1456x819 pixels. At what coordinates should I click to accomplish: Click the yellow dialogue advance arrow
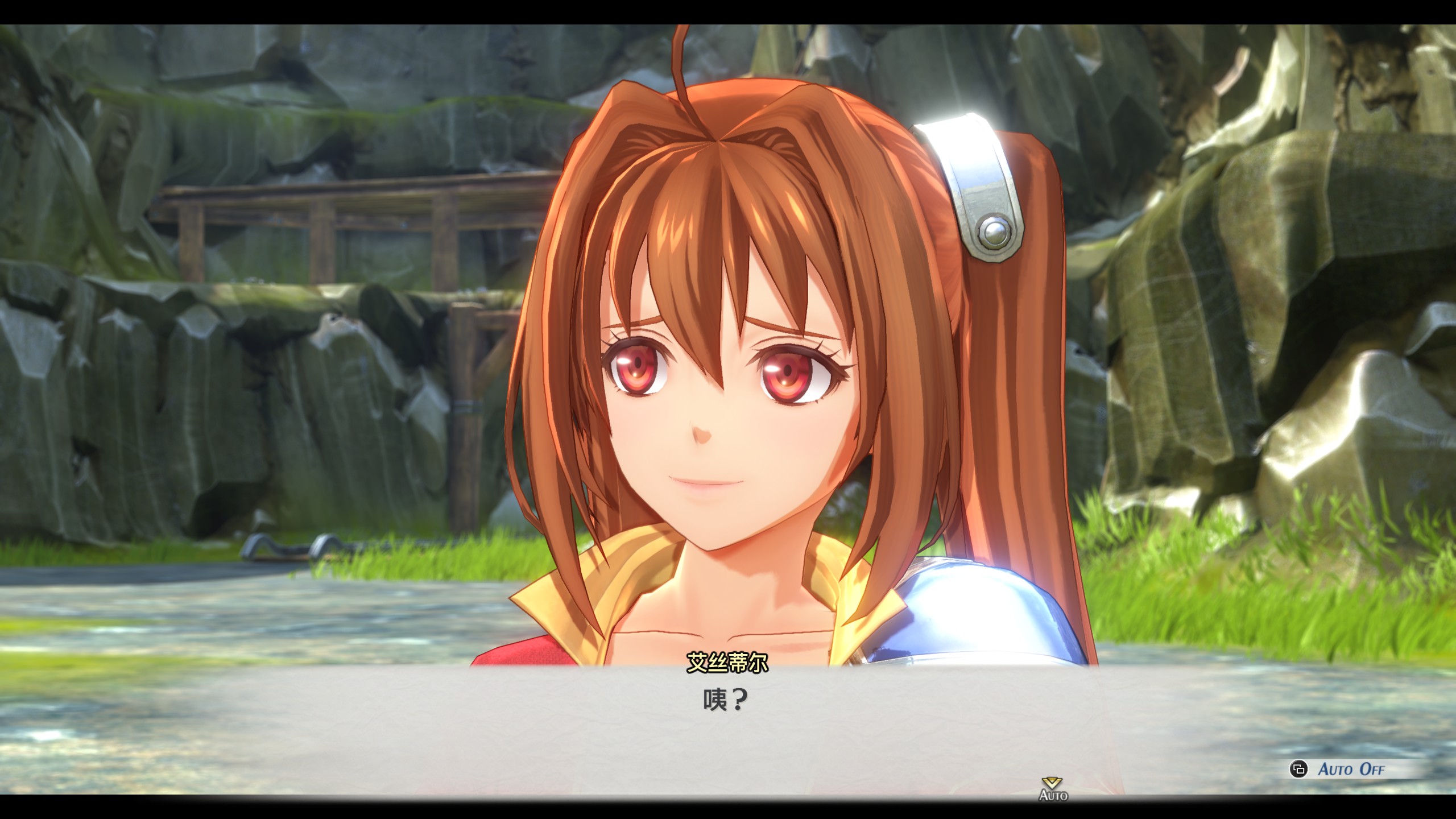coord(1052,783)
